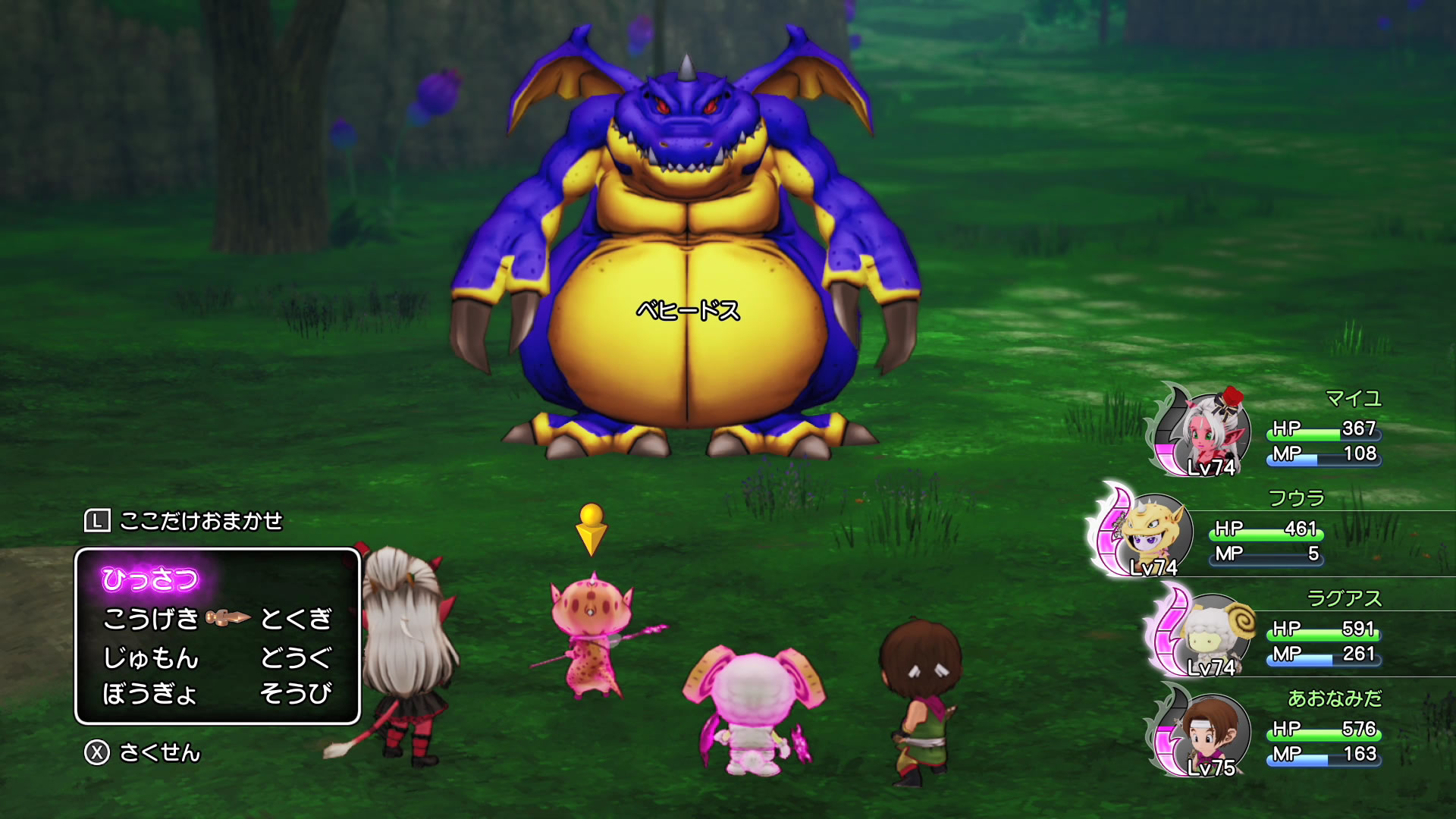Open the どうぐ items menu
The image size is (1456, 819).
(296, 657)
